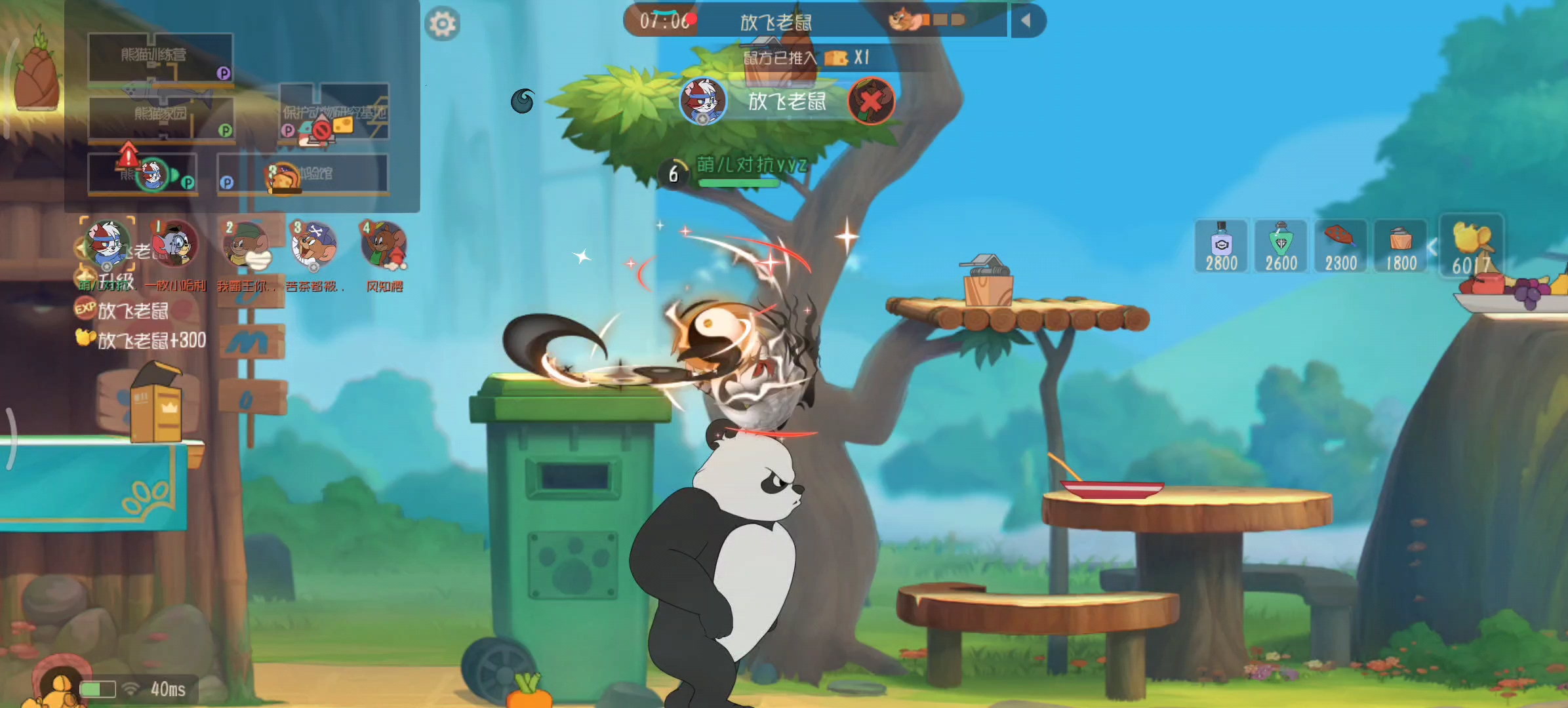Buy the orange jar for 1800
Image resolution: width=1568 pixels, height=708 pixels.
1401,246
